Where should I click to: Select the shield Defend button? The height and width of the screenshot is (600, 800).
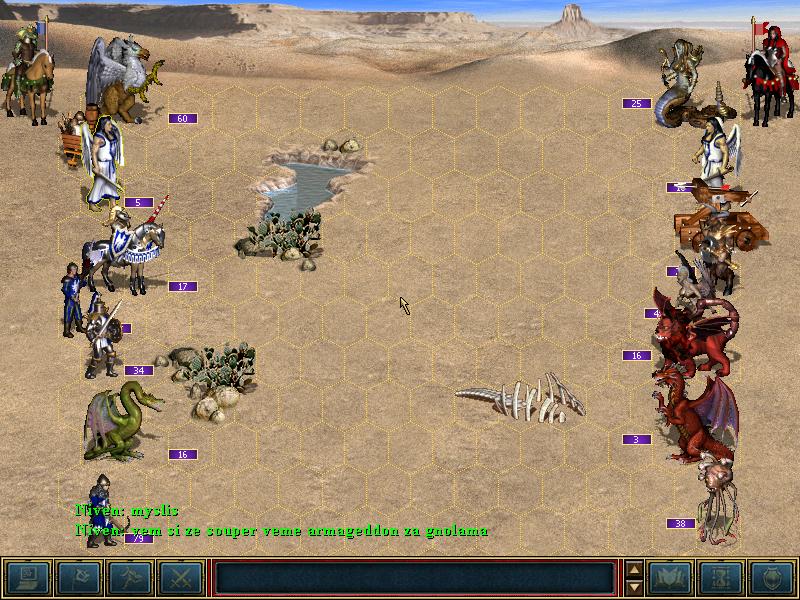pyautogui.click(x=772, y=578)
